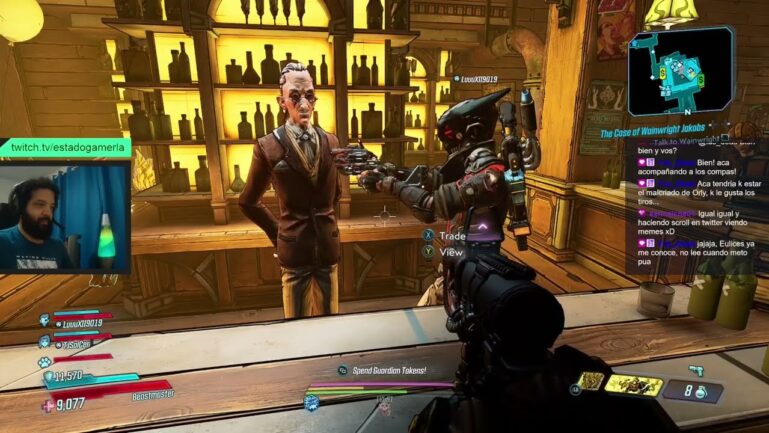This screenshot has height=433, width=769.
Task: Select the paw print pet icon
Action: (x=45, y=361)
